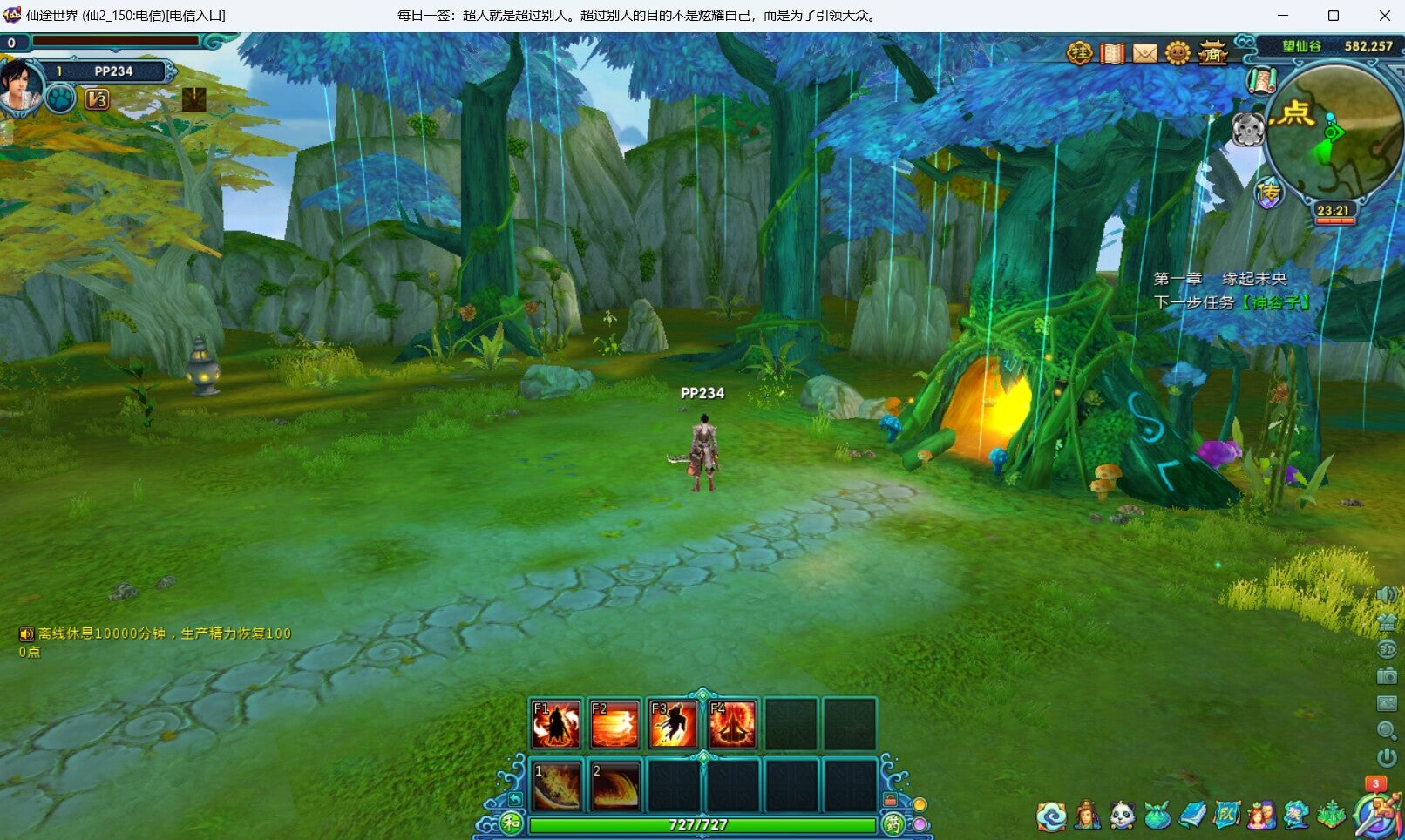This screenshot has height=840, width=1405.
Task: Maximize the game window
Action: pyautogui.click(x=1333, y=16)
